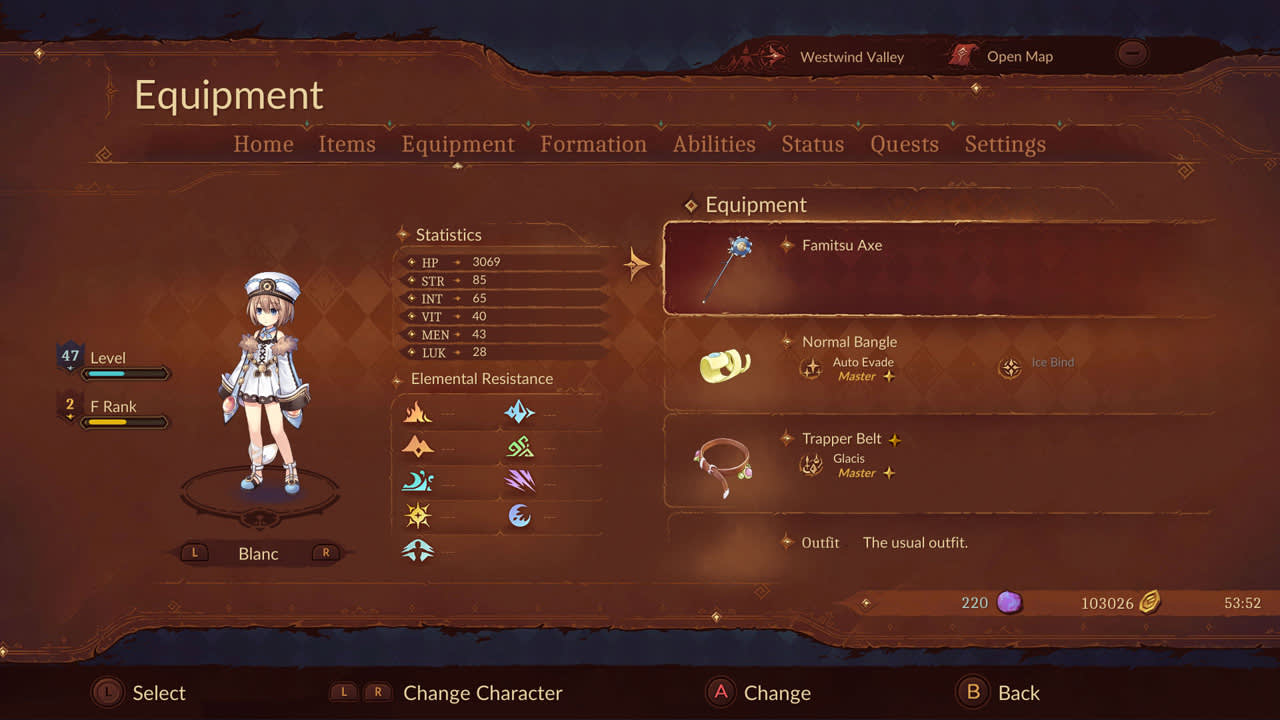Click the purple gem currency icon
Image resolution: width=1280 pixels, height=720 pixels.
[1008, 602]
